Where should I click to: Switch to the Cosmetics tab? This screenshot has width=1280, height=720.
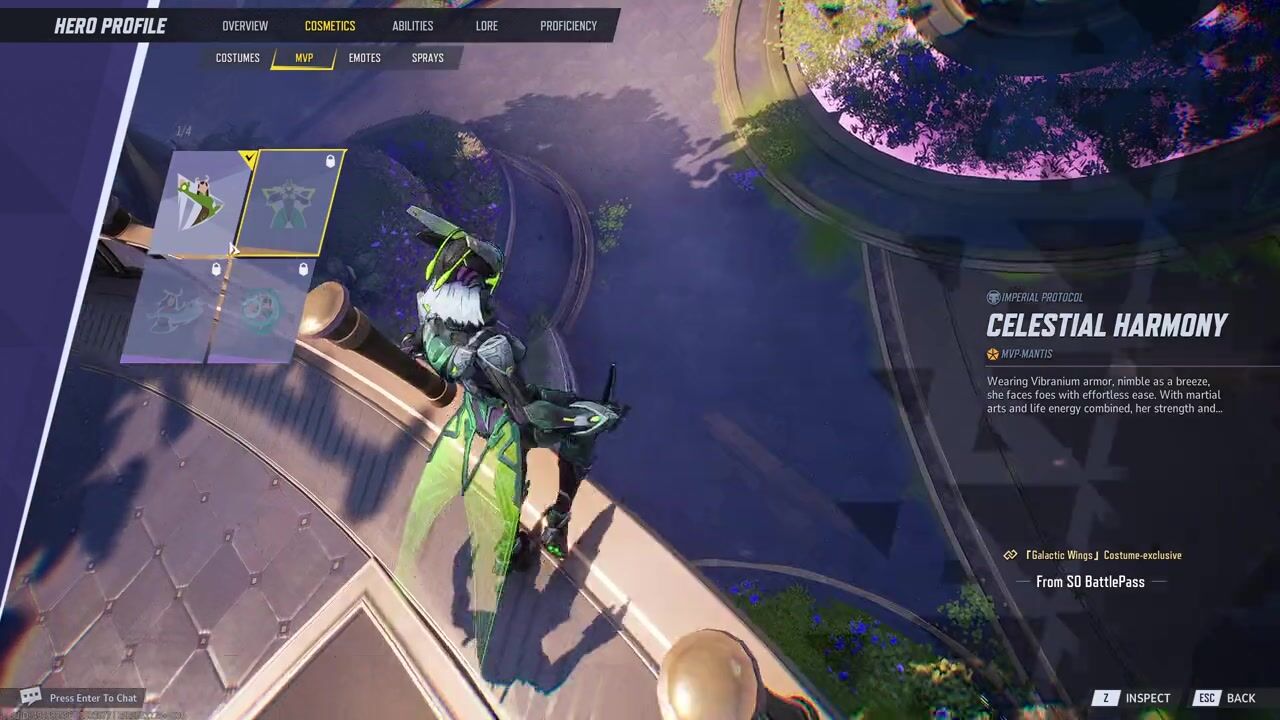pos(330,26)
